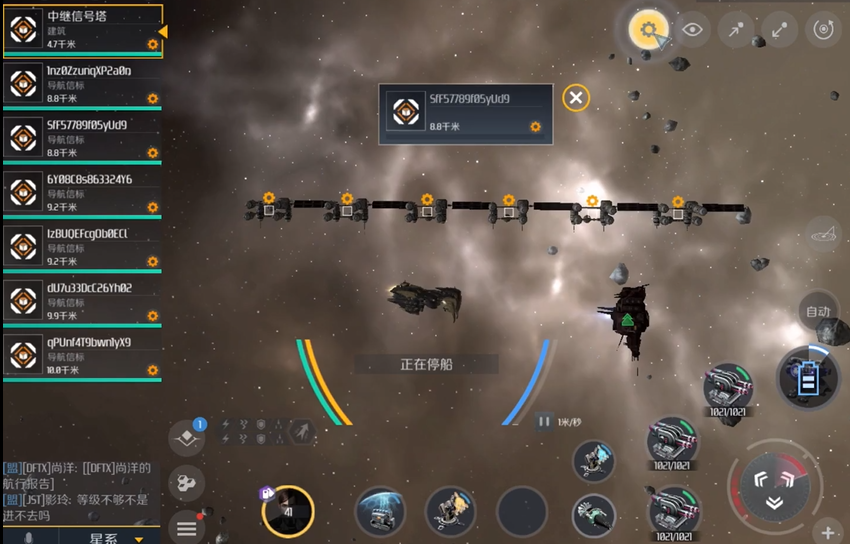Tap the 自动 autopilot button

pyautogui.click(x=818, y=311)
